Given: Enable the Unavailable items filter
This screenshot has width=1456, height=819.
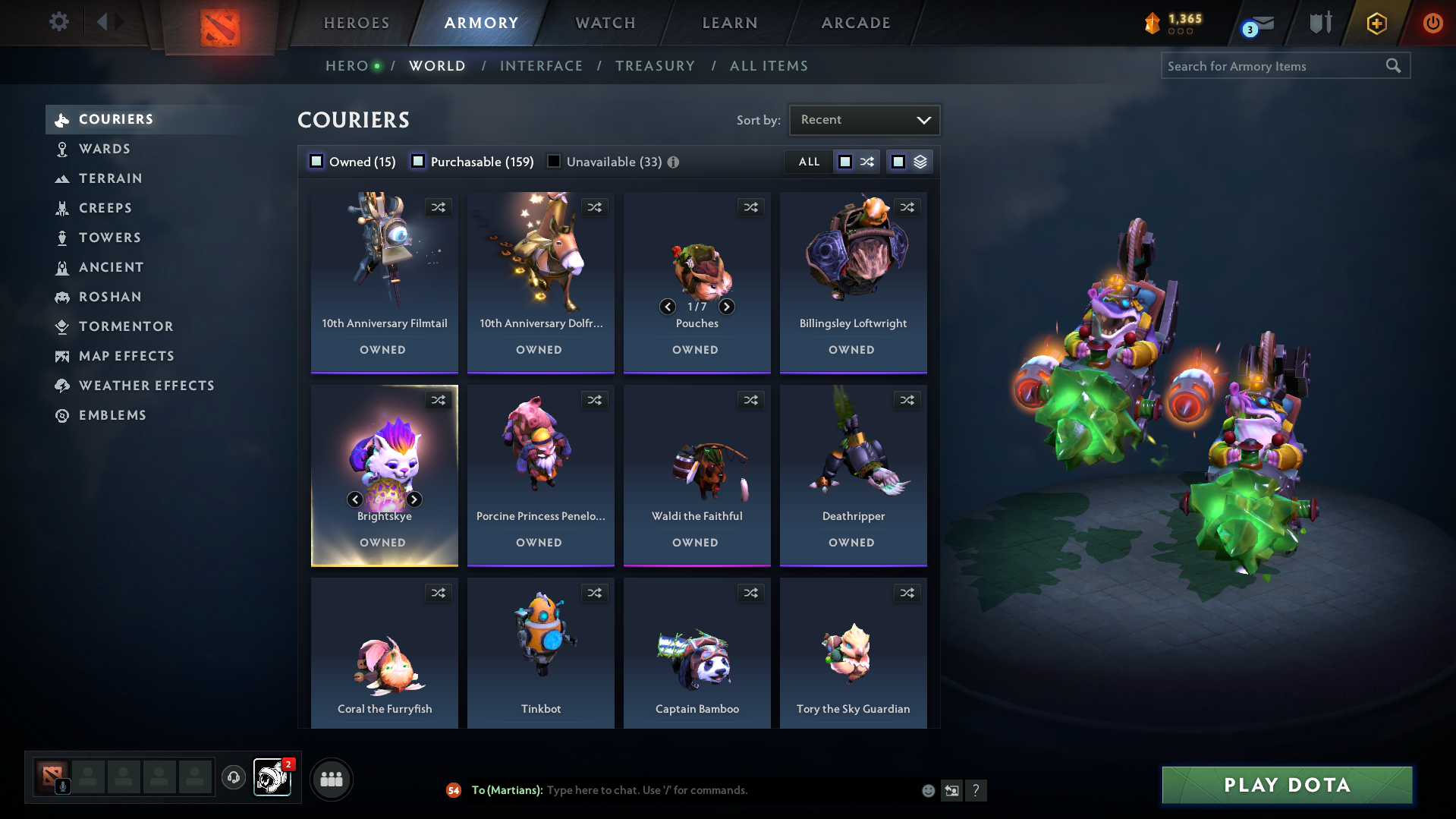Looking at the screenshot, I should coord(554,161).
